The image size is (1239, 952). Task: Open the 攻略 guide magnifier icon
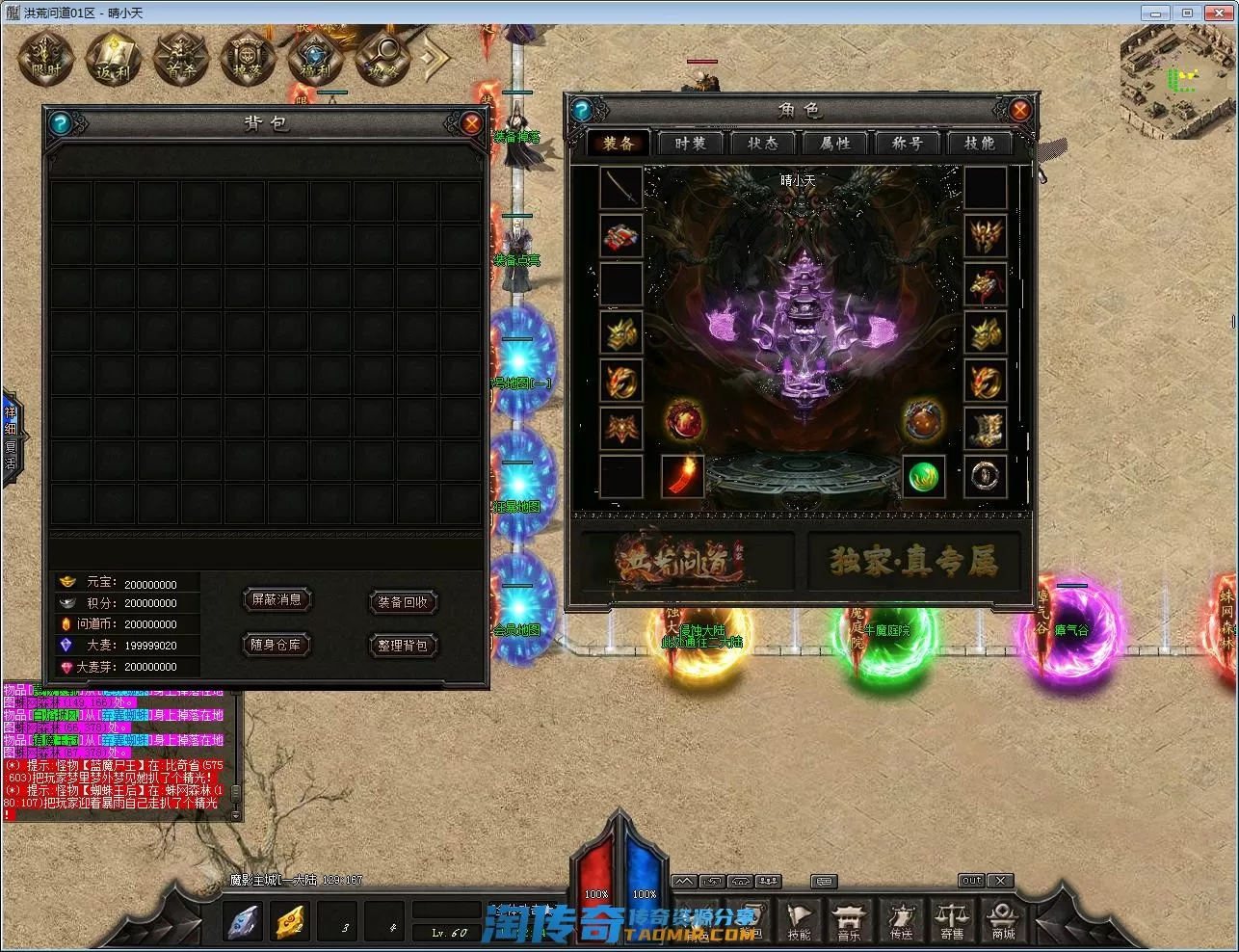point(382,58)
